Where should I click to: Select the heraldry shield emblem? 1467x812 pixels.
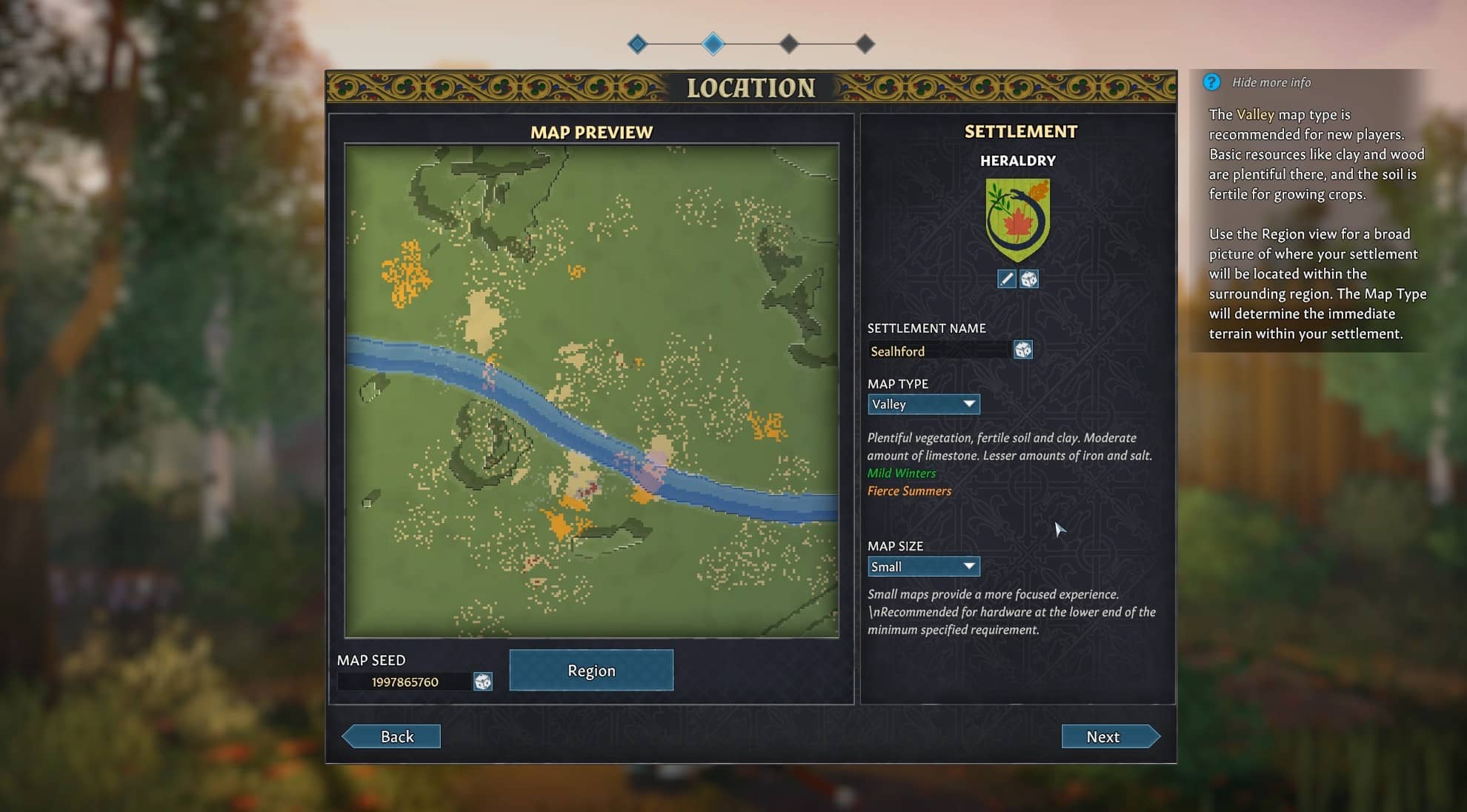coord(1018,220)
